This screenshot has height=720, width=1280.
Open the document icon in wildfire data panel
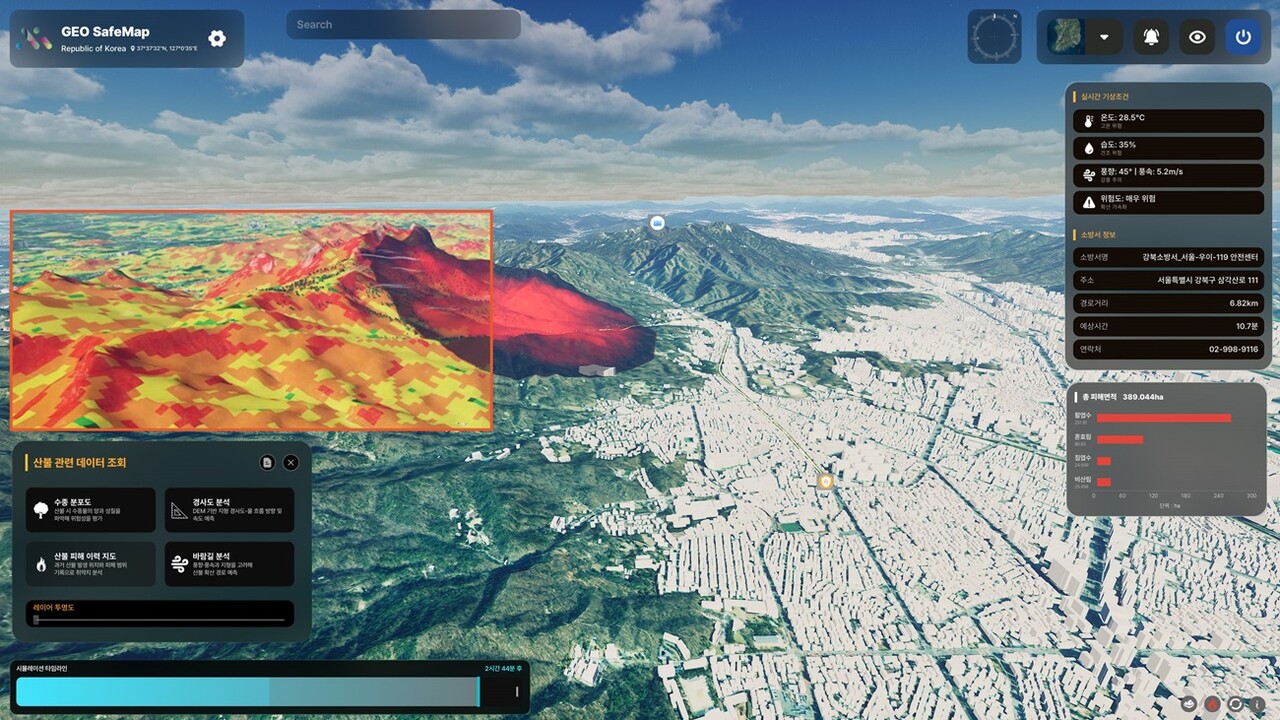coord(267,462)
